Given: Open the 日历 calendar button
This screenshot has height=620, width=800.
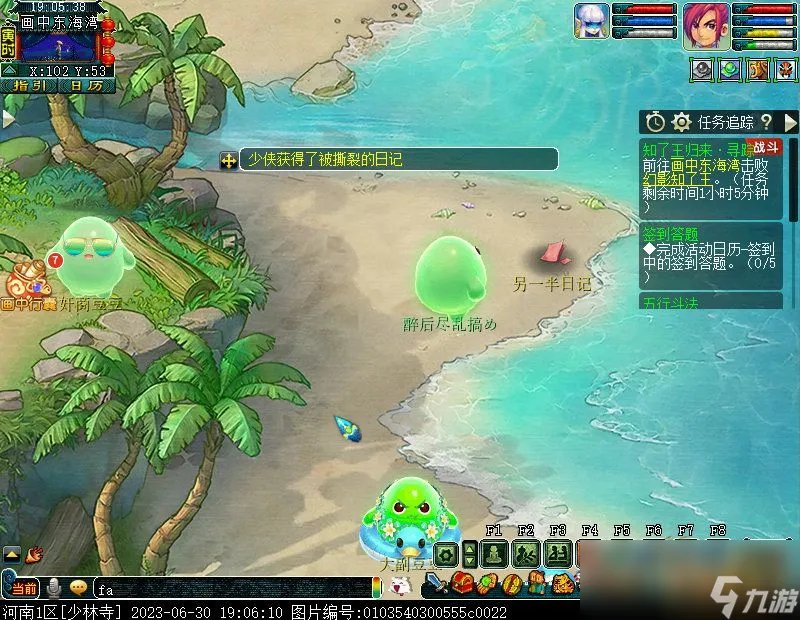Looking at the screenshot, I should [x=85, y=86].
